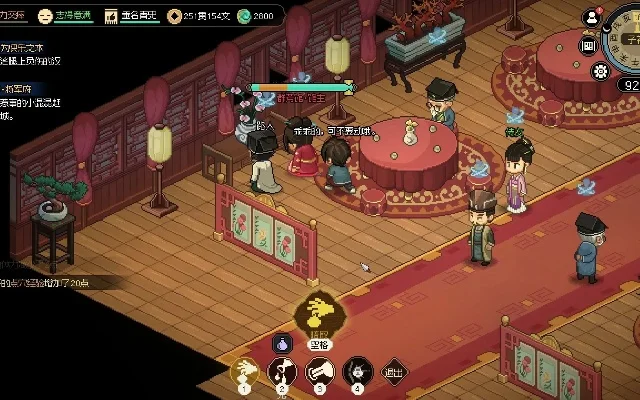Click the green jade currency icon
Image resolution: width=640 pixels, height=400 pixels.
pos(244,16)
